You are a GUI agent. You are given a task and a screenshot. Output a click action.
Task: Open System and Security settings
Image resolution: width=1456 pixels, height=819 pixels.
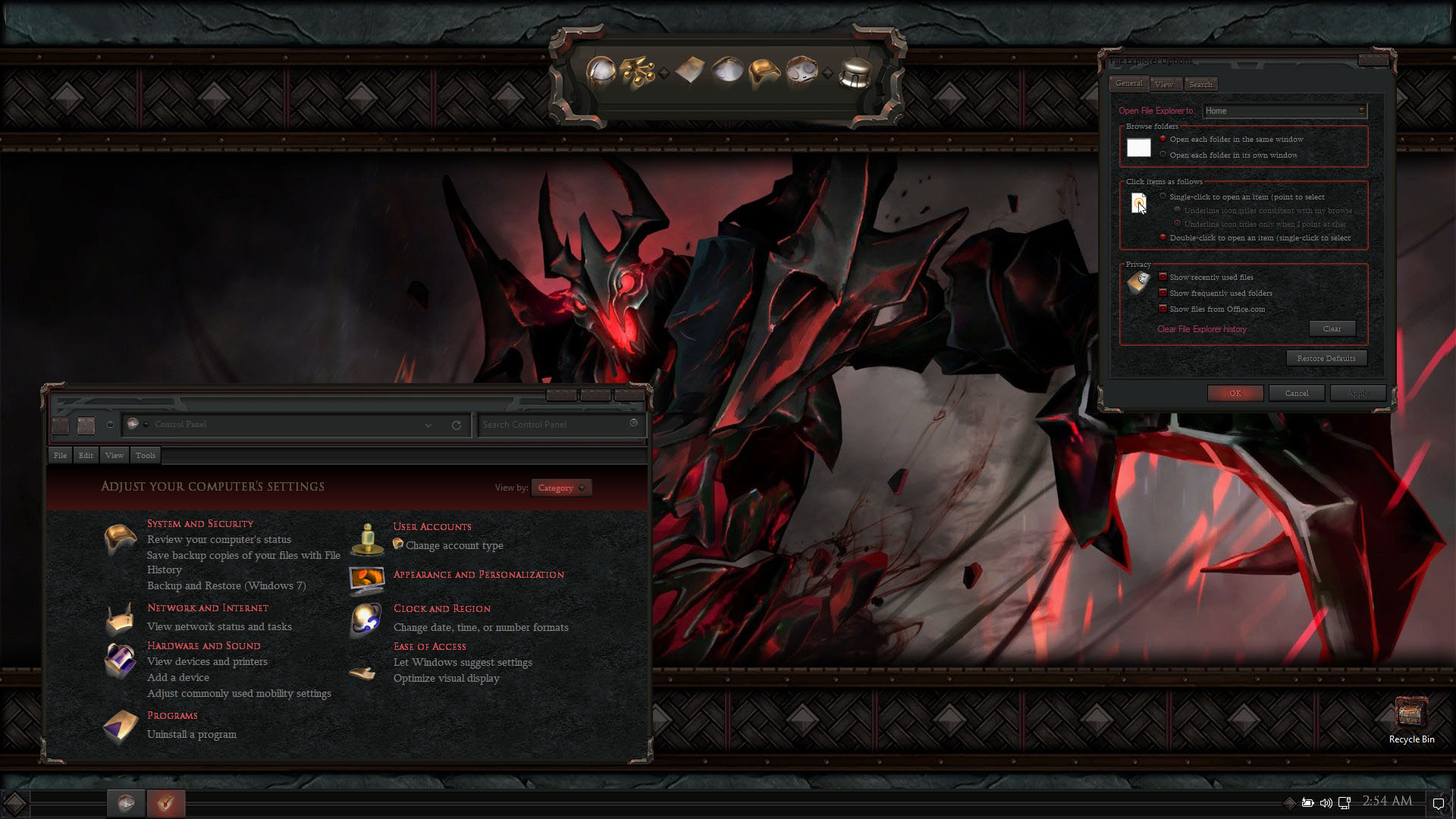point(200,523)
